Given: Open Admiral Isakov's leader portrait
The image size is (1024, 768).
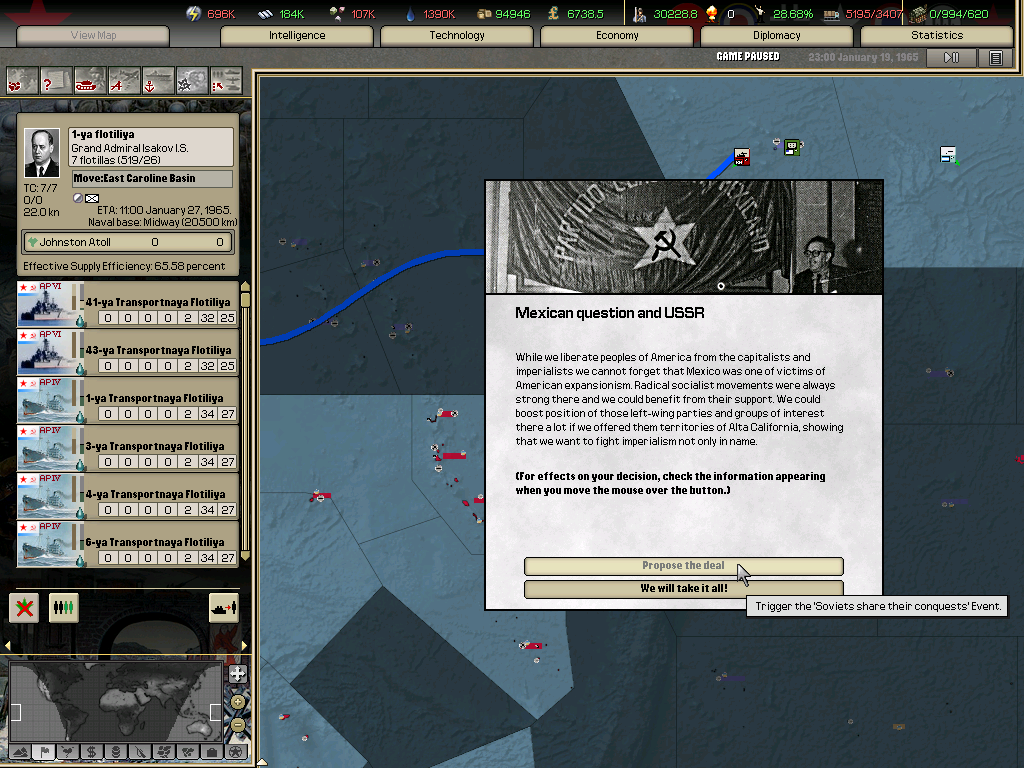Looking at the screenshot, I should tap(42, 153).
